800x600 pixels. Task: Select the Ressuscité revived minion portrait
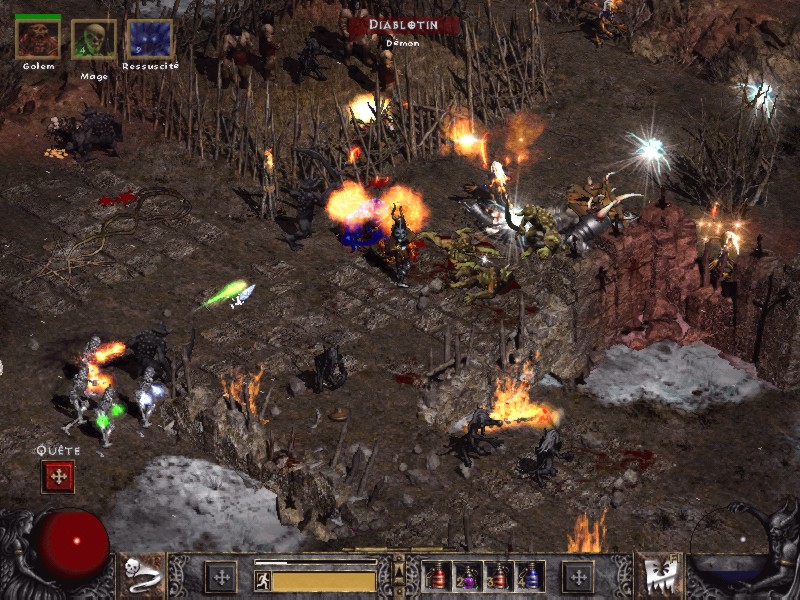[x=150, y=40]
